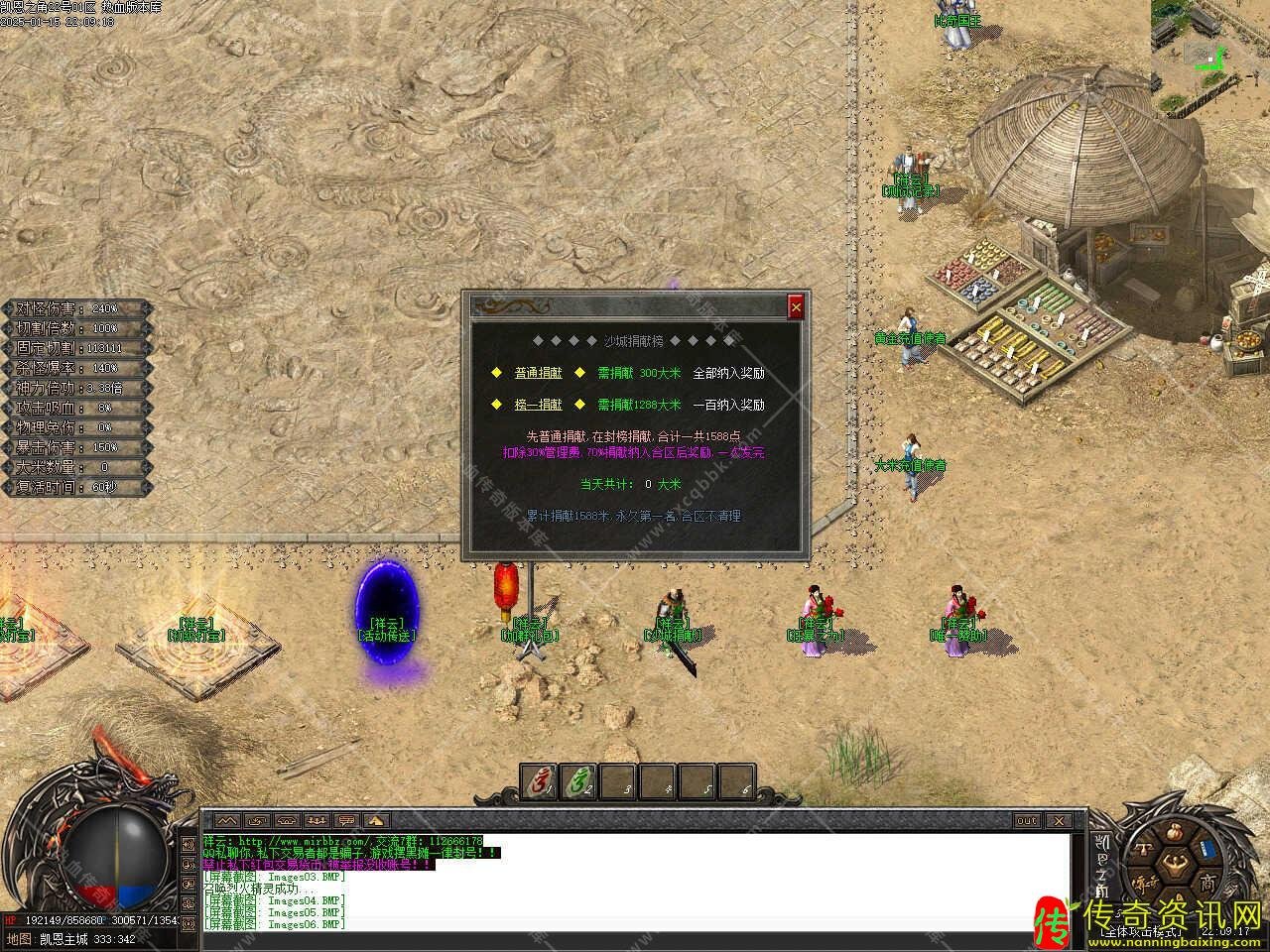Click the upward triangle chat button
The image size is (1270, 952).
376,821
